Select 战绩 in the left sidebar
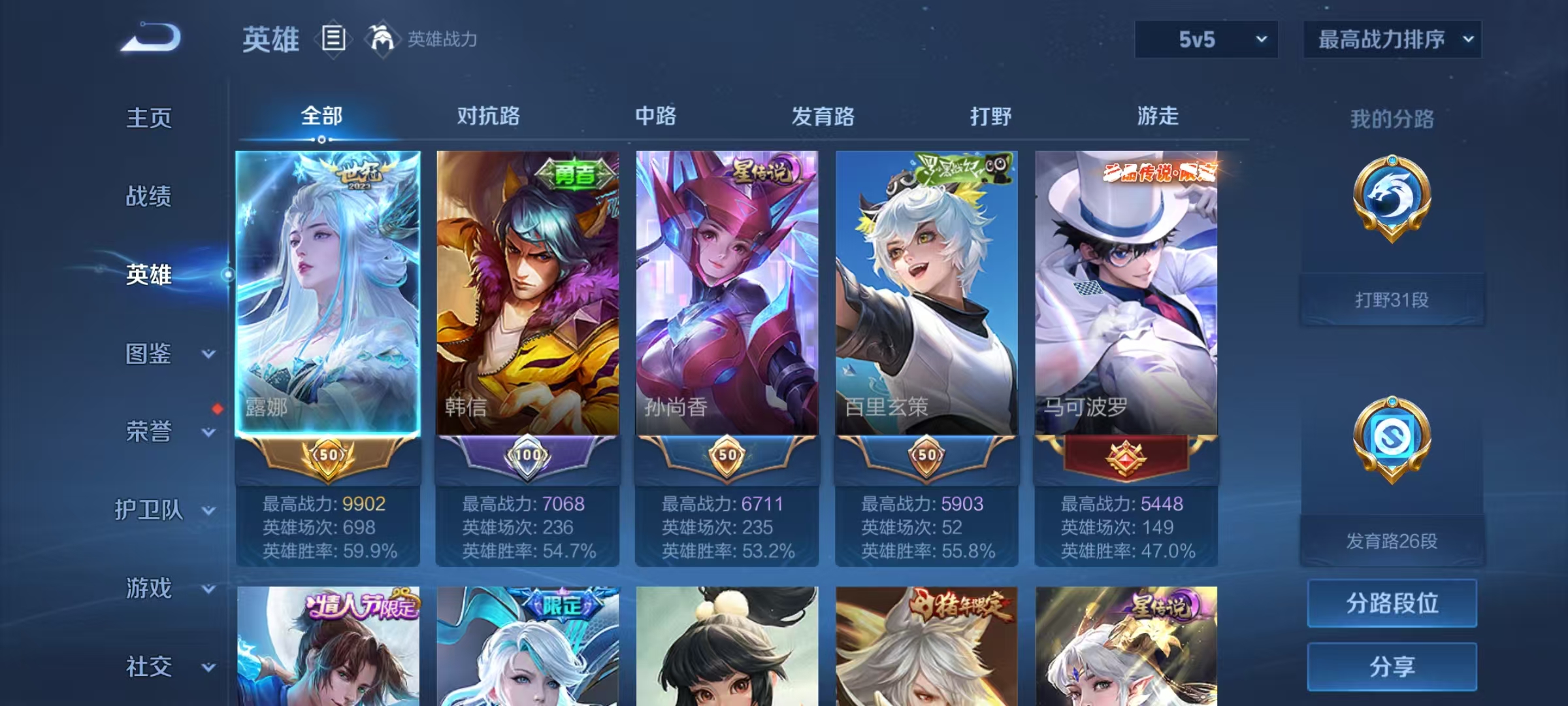This screenshot has width=1568, height=706. [149, 197]
